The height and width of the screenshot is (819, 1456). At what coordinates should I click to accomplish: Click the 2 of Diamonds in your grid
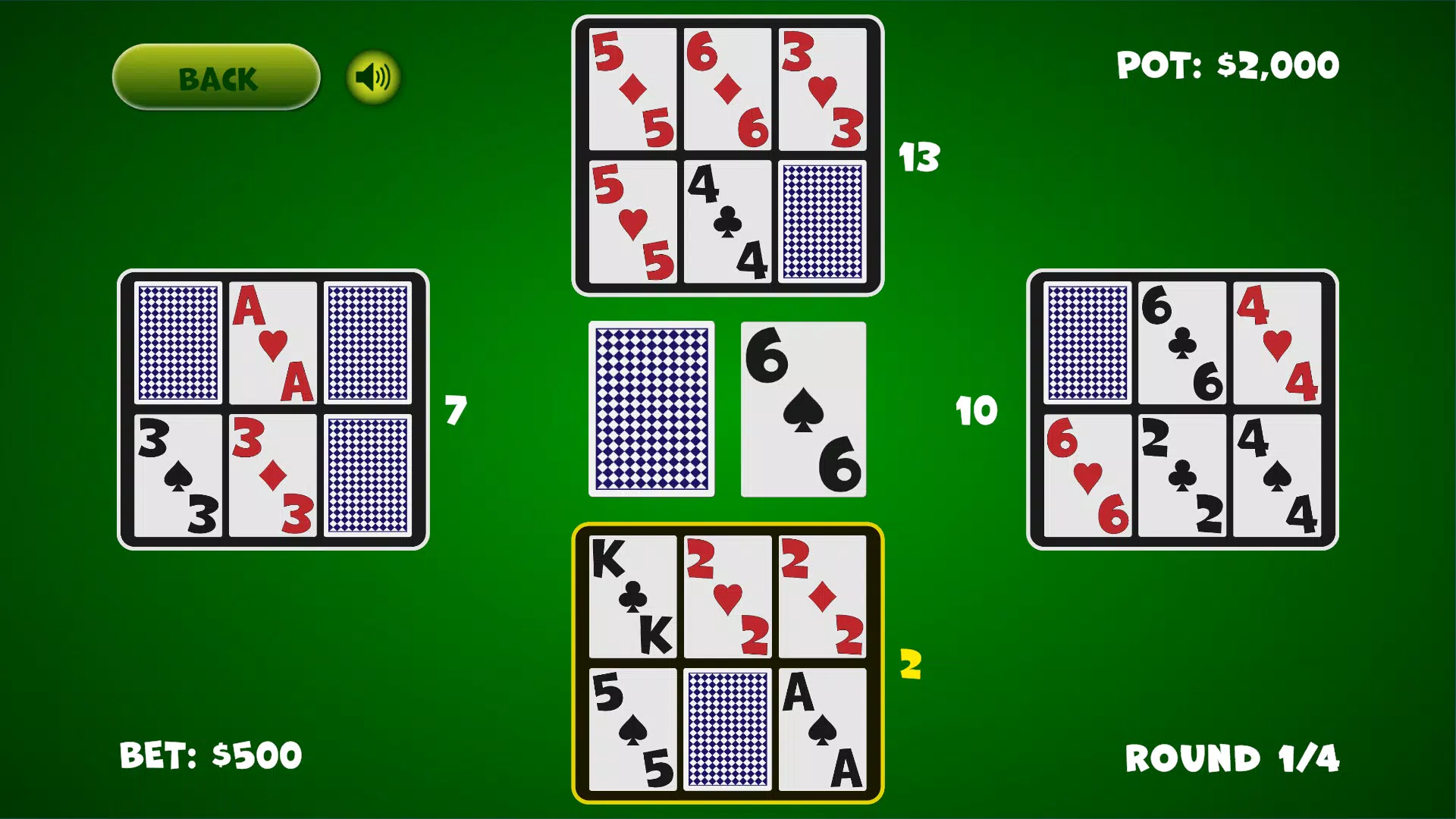pos(824,596)
